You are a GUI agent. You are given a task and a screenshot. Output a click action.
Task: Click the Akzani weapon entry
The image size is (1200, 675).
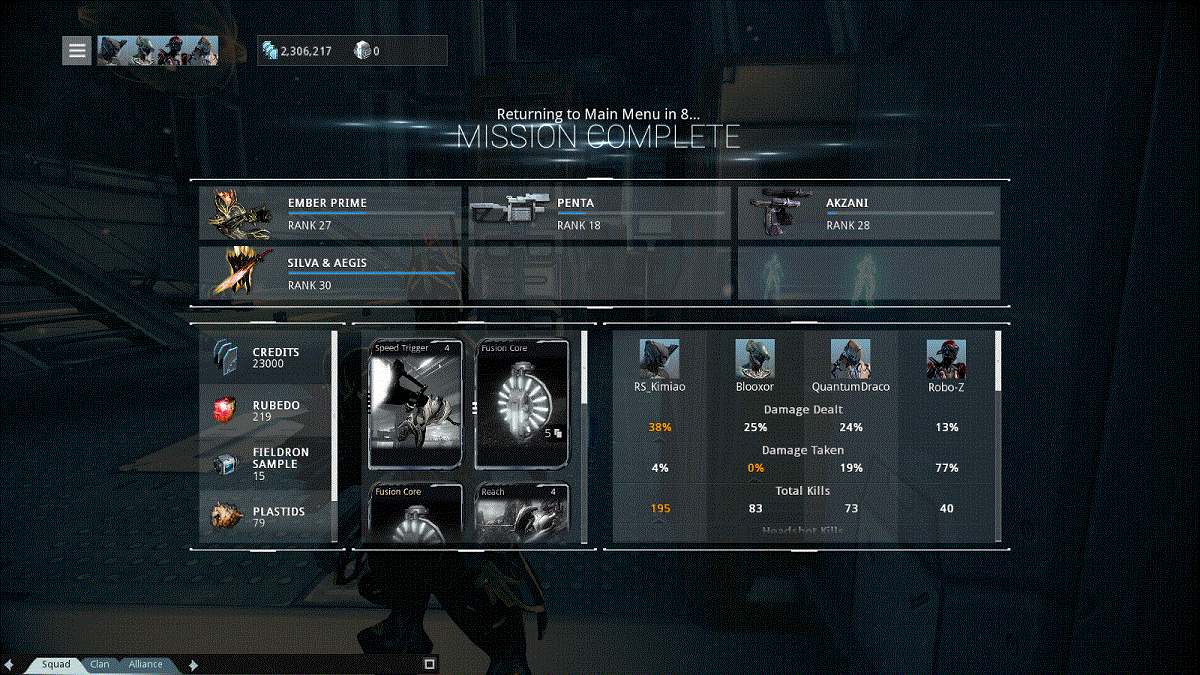(x=869, y=213)
